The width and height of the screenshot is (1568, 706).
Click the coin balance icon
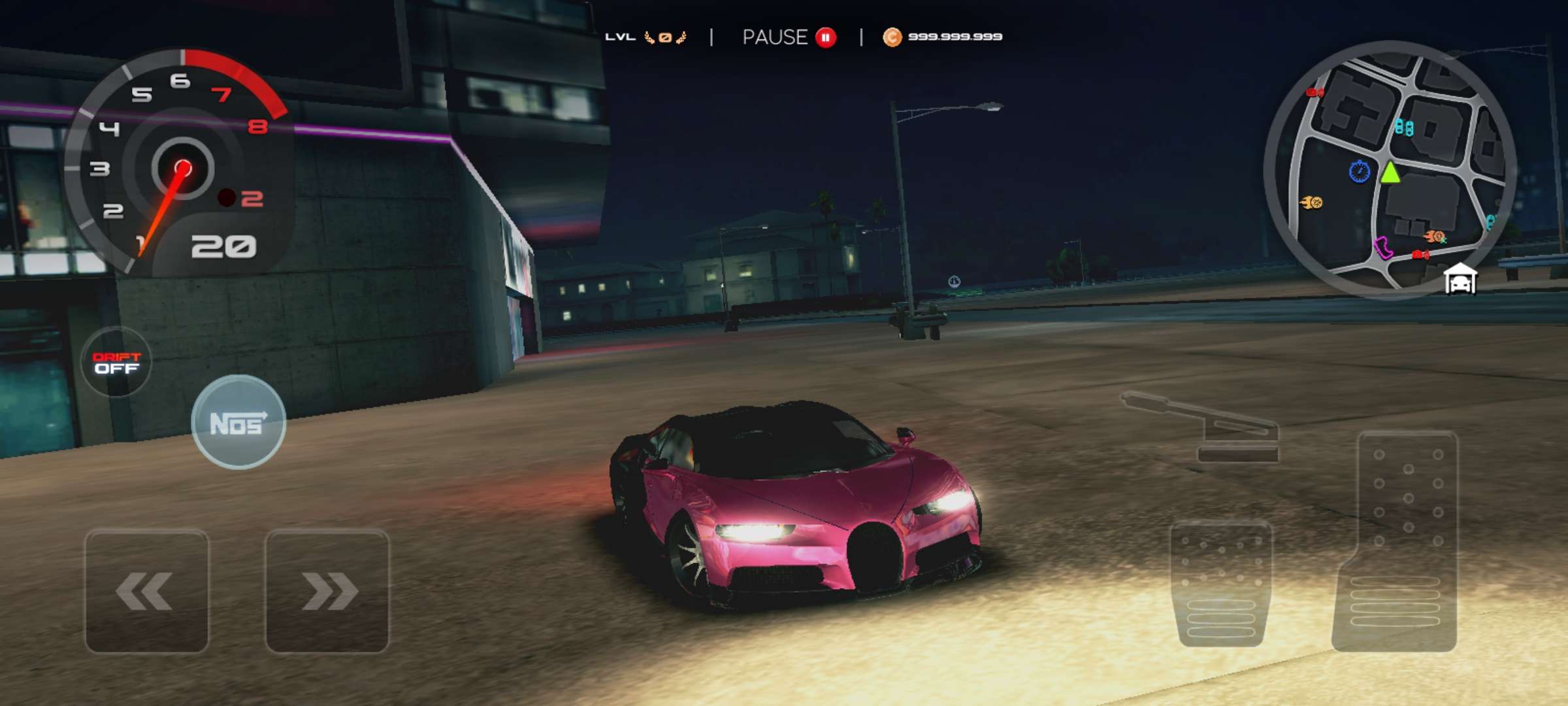click(892, 37)
